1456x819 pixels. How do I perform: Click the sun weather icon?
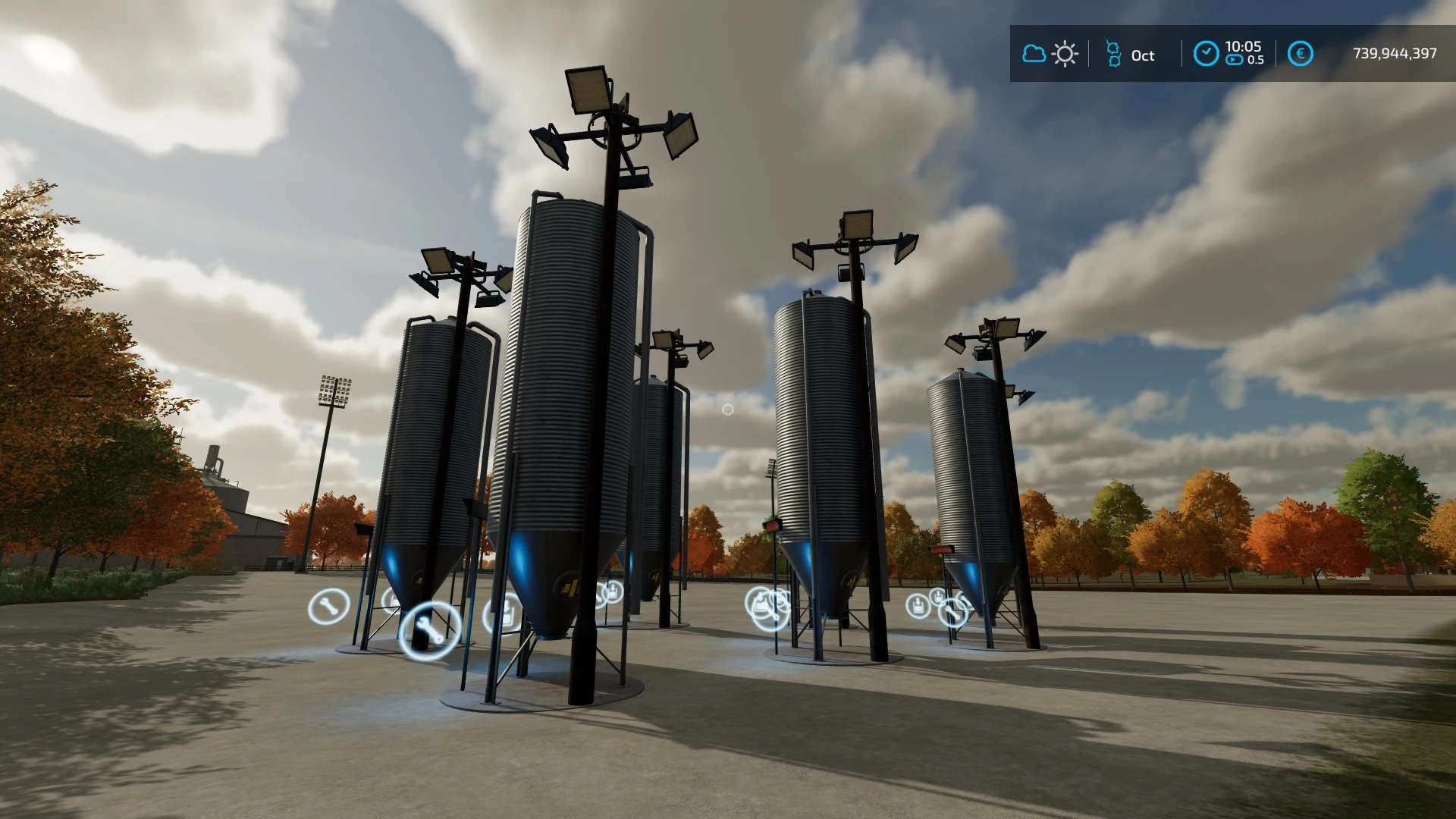point(1065,54)
